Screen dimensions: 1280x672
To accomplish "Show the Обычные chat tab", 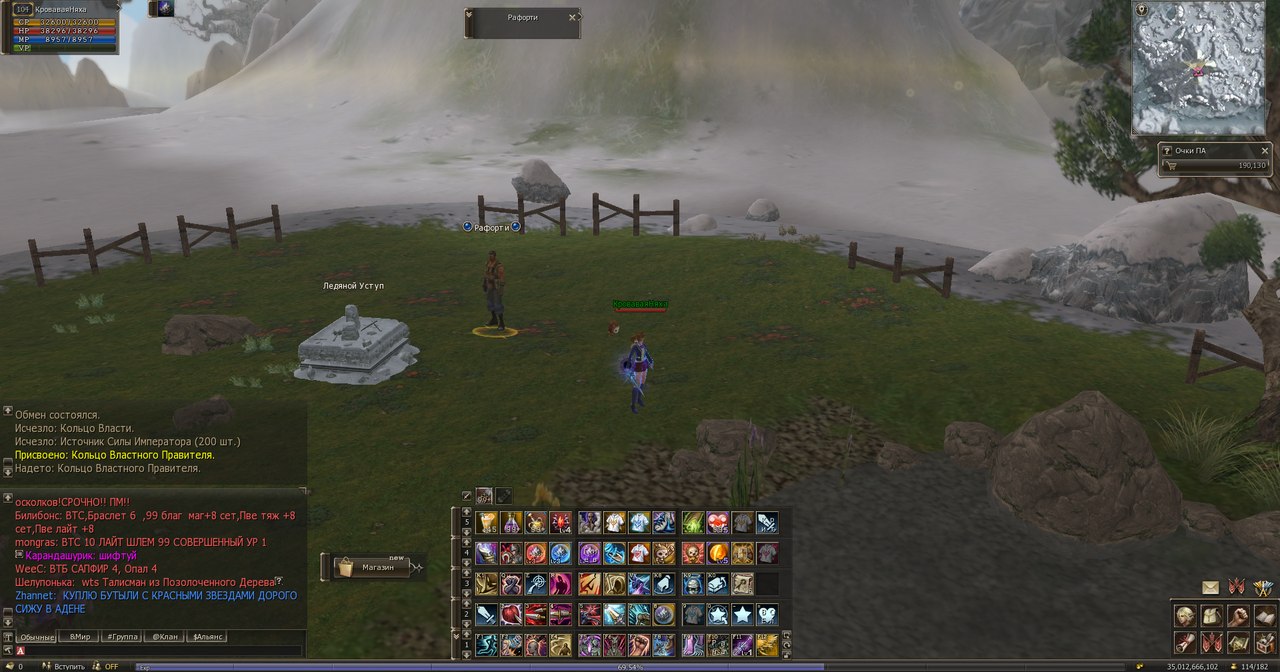I will point(37,636).
